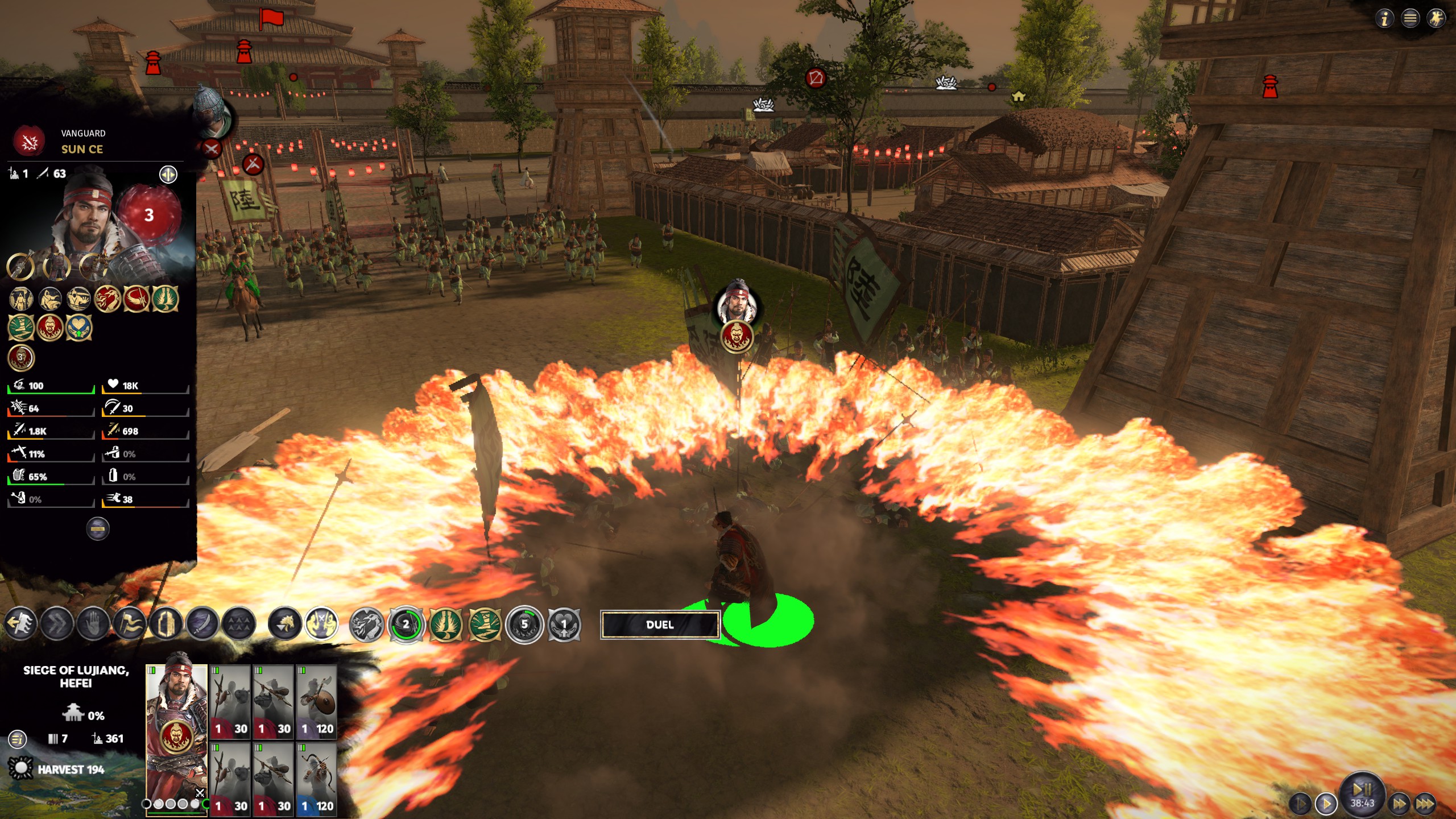
Task: Start a duel with the DUEL button
Action: 660,624
